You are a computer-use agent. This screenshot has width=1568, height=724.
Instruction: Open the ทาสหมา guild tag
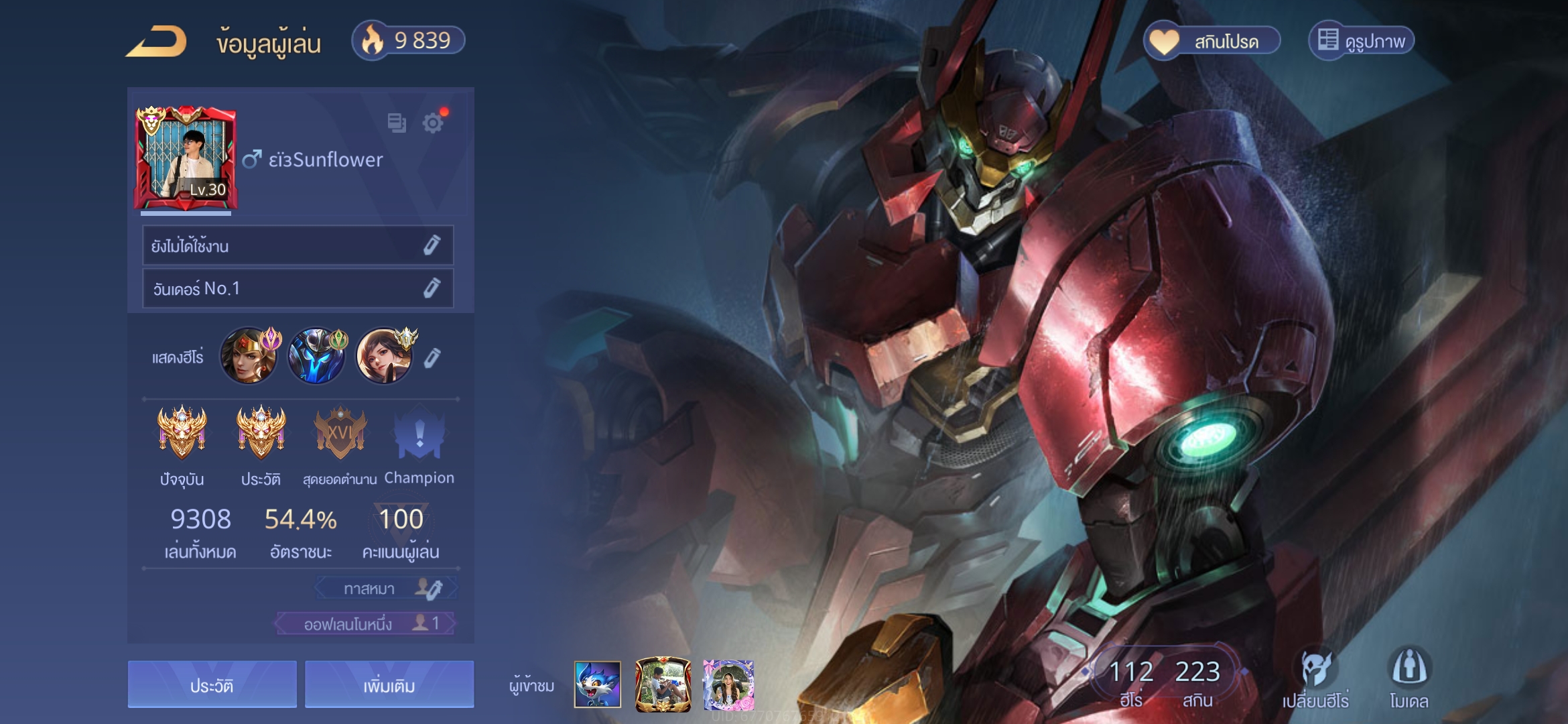point(387,589)
